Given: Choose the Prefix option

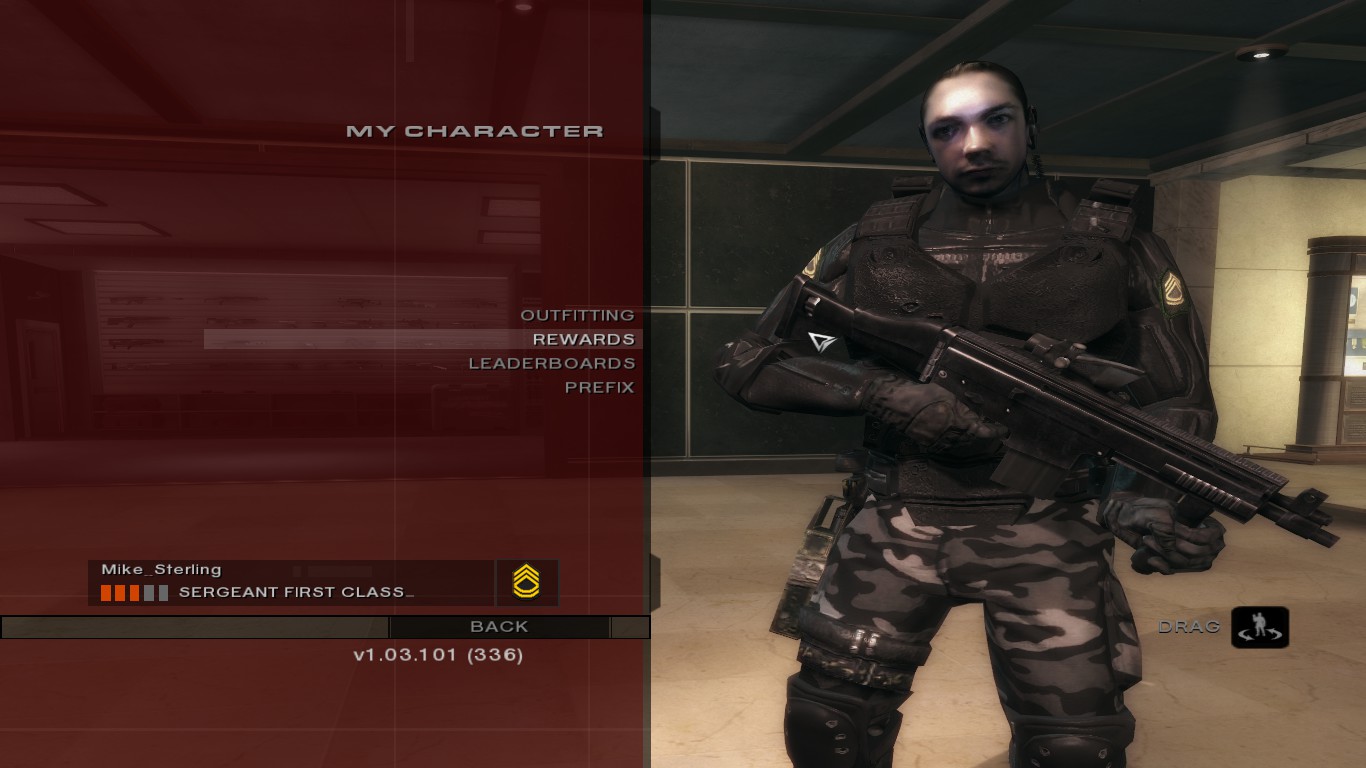Looking at the screenshot, I should 599,387.
